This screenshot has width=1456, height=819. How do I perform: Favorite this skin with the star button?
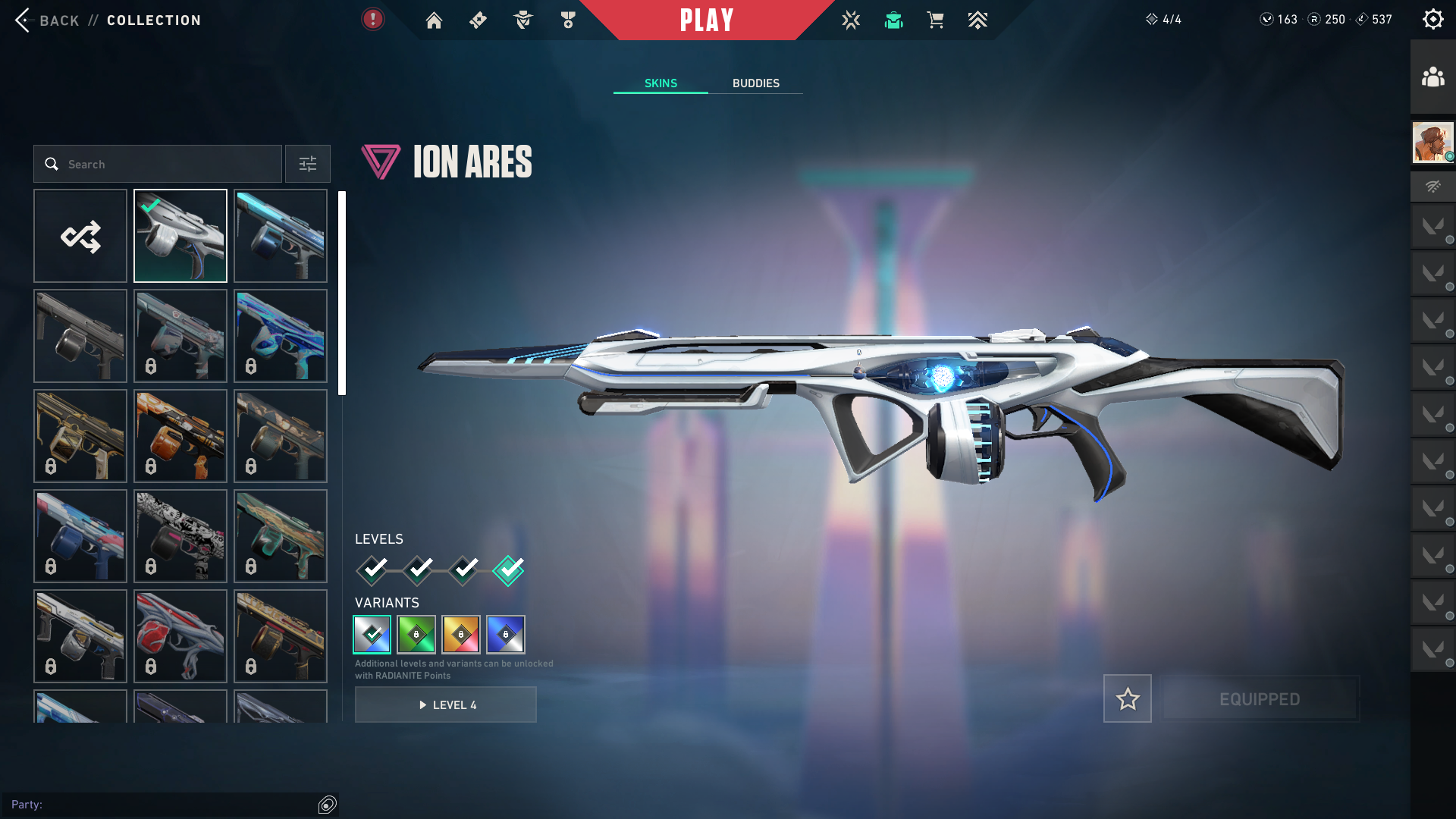pos(1128,698)
